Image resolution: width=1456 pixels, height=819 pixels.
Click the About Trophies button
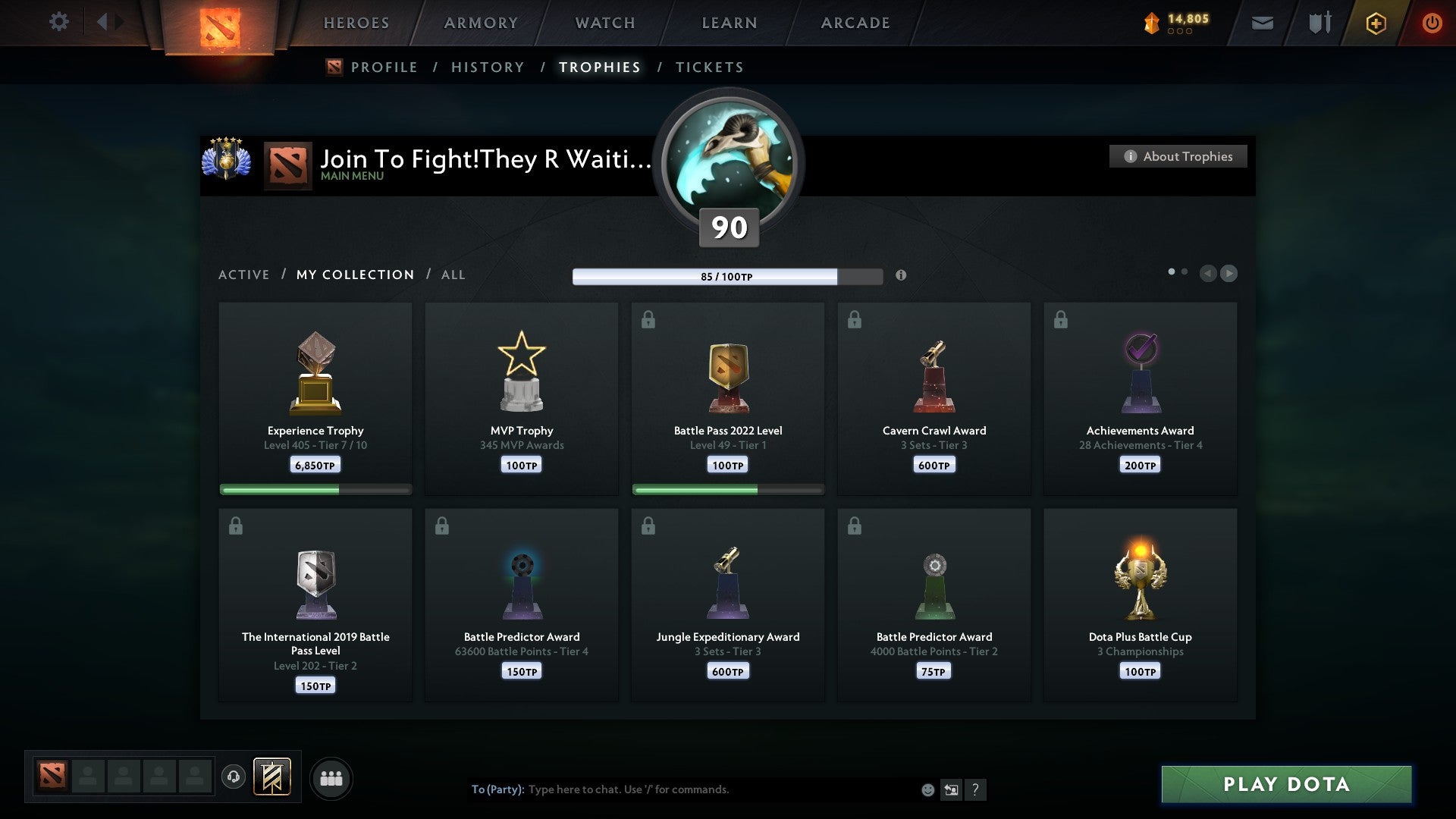1178,156
